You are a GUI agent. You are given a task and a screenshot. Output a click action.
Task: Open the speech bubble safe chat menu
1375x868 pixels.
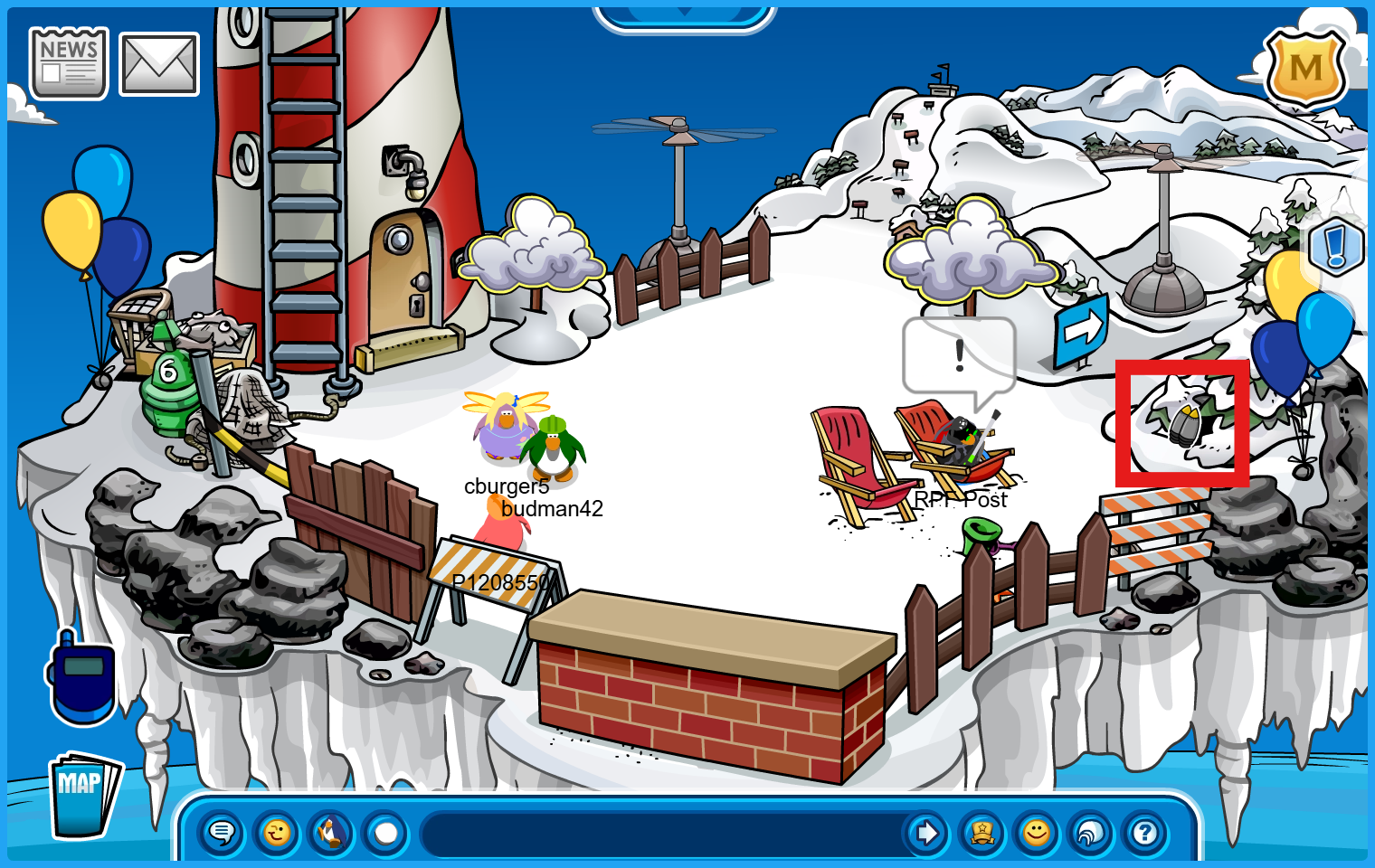tap(222, 833)
